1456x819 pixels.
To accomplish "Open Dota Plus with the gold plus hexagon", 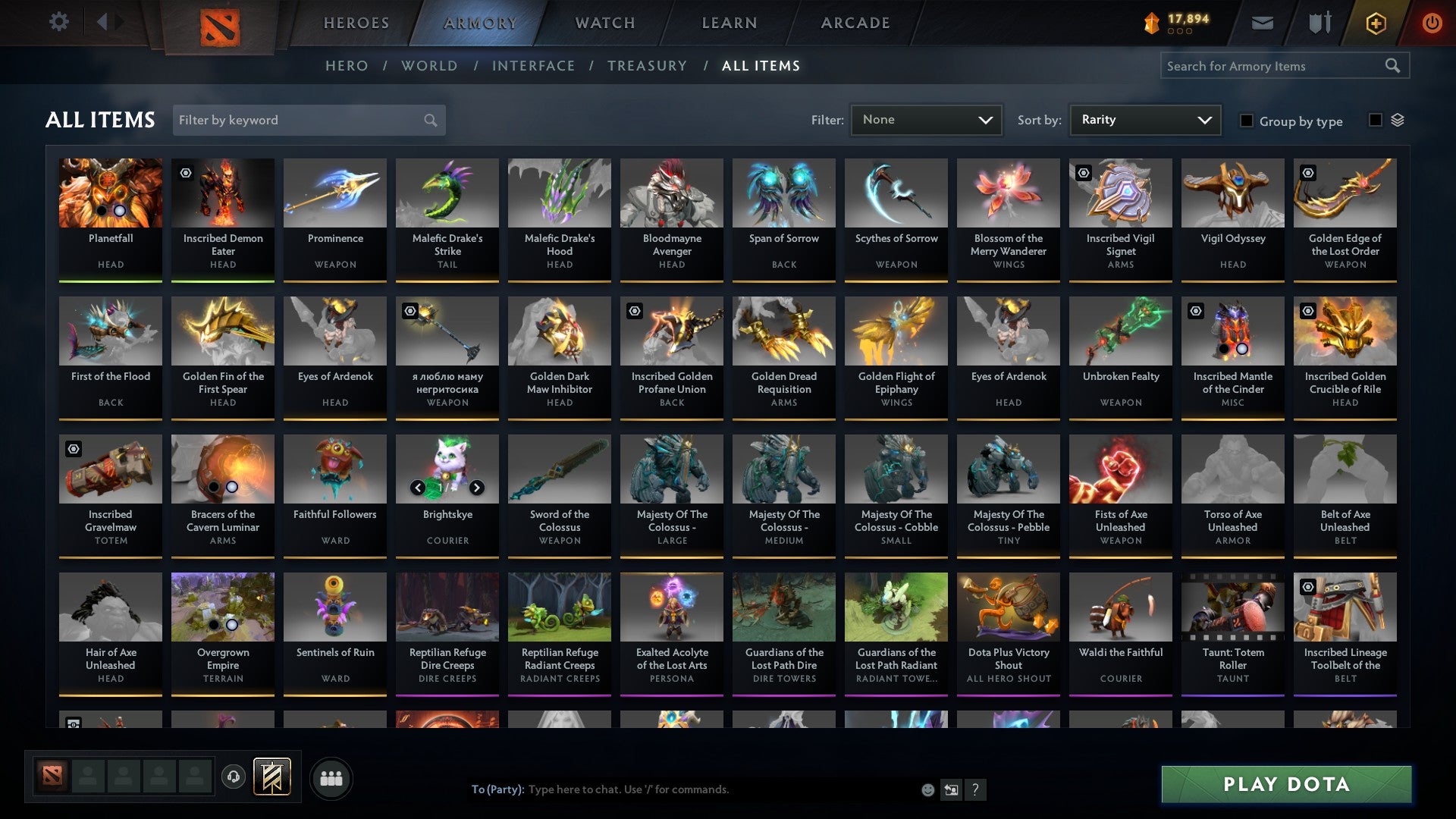I will pos(1375,23).
